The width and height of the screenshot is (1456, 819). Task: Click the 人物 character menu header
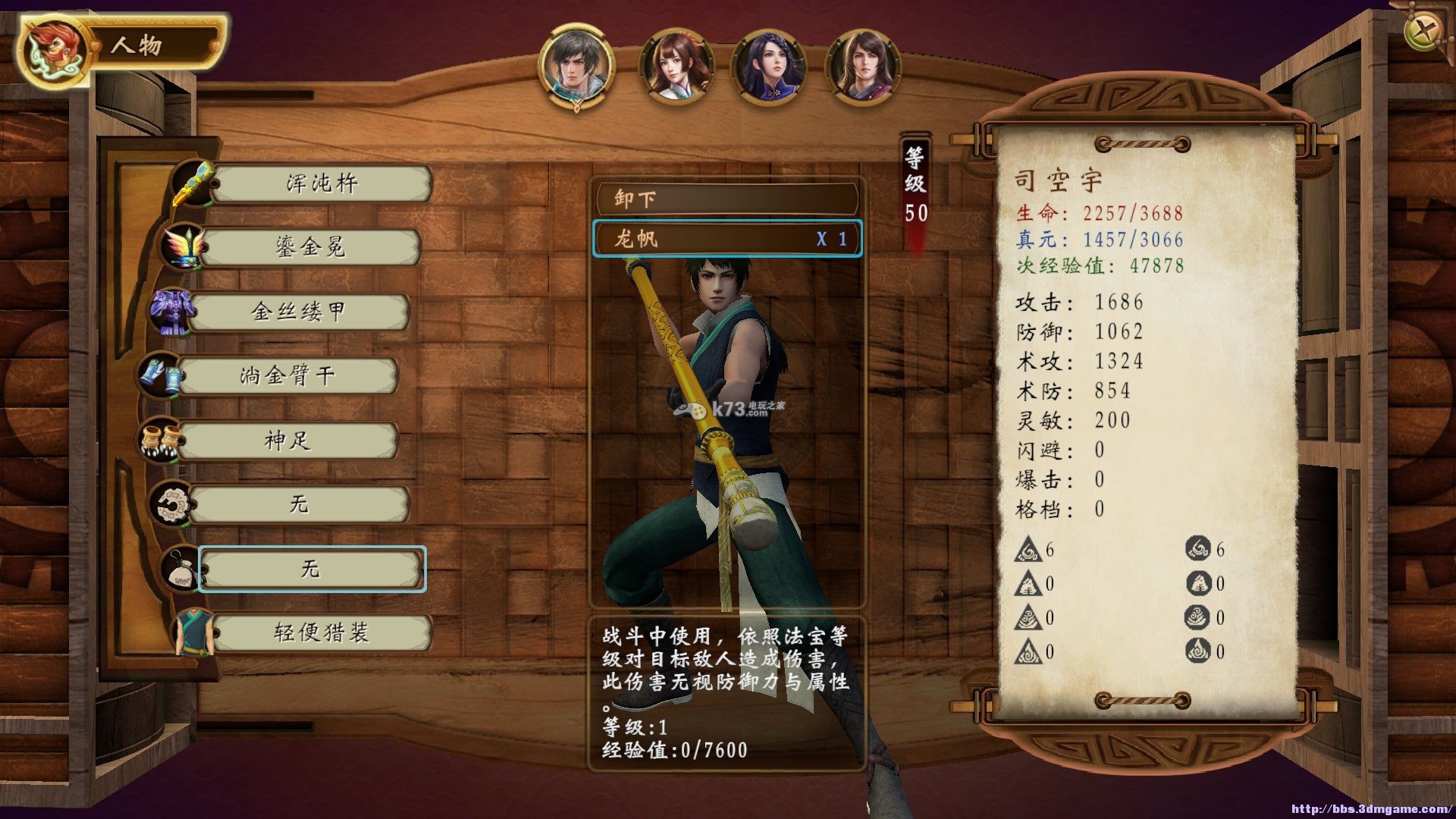pyautogui.click(x=136, y=45)
